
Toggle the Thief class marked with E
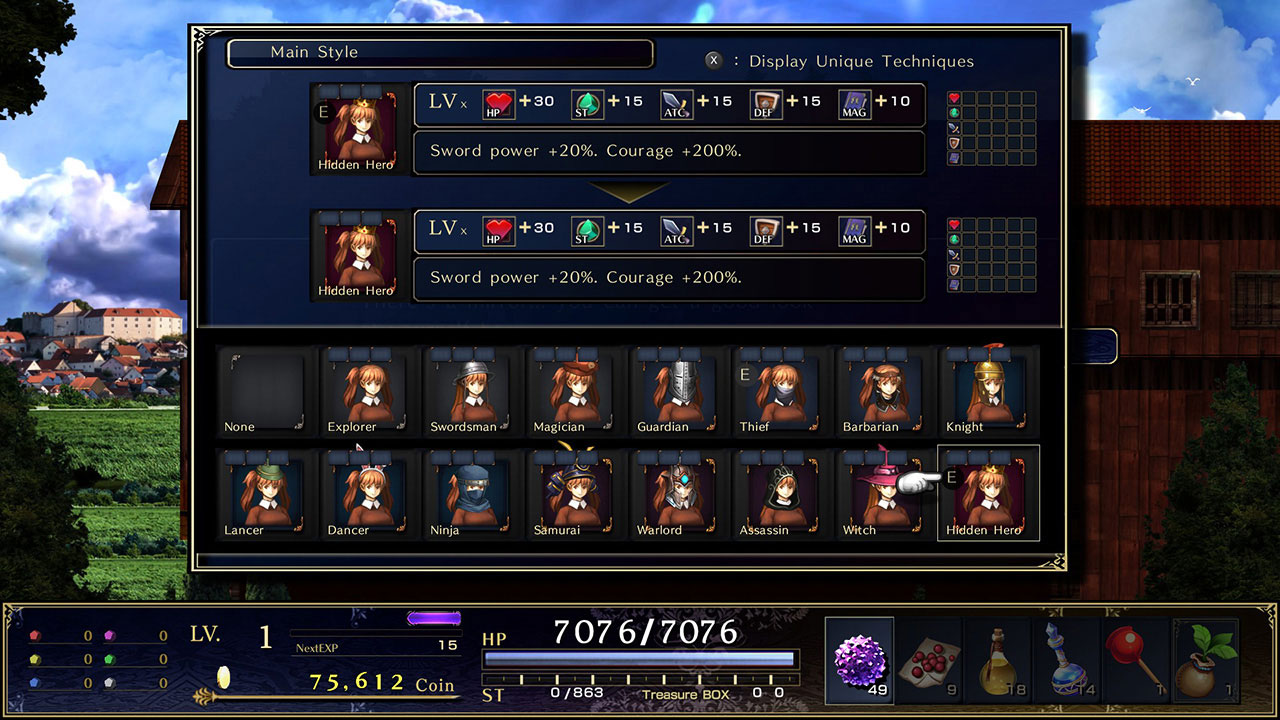779,392
